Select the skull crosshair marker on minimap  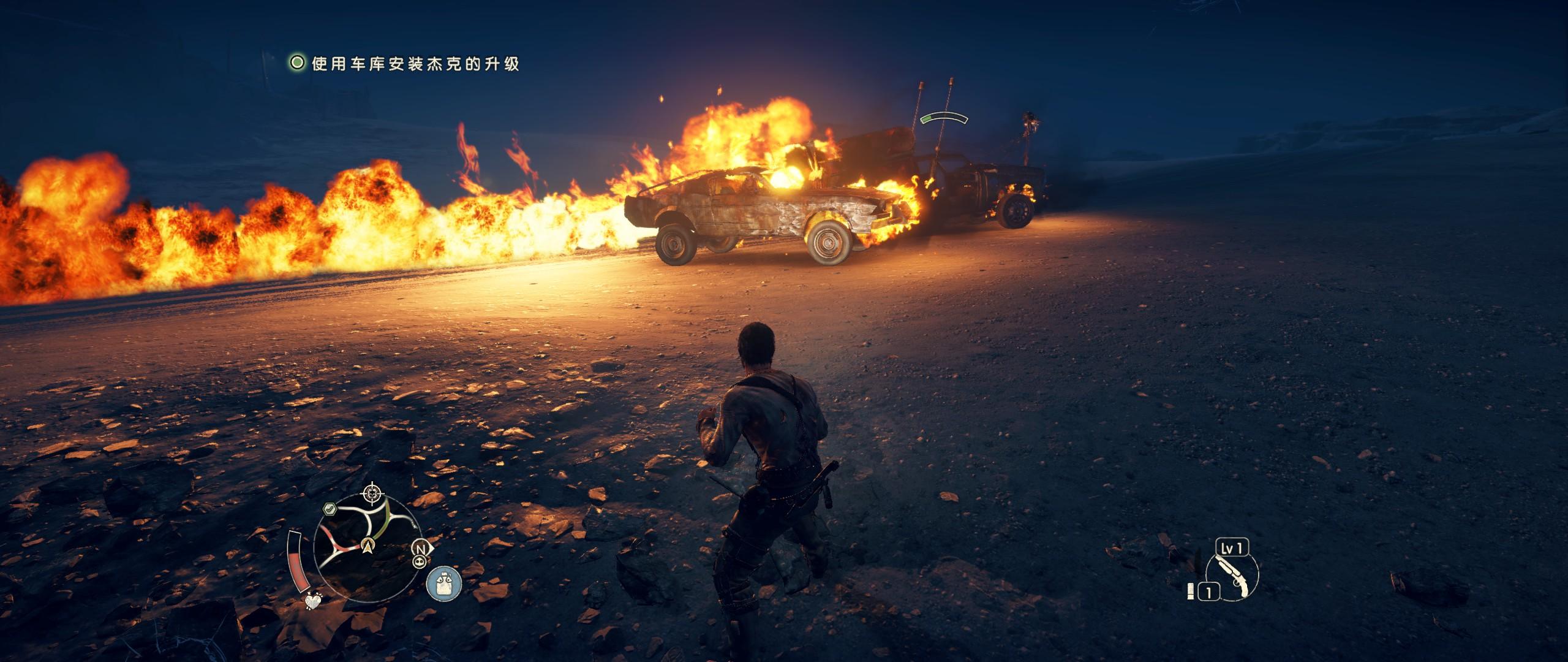click(372, 492)
